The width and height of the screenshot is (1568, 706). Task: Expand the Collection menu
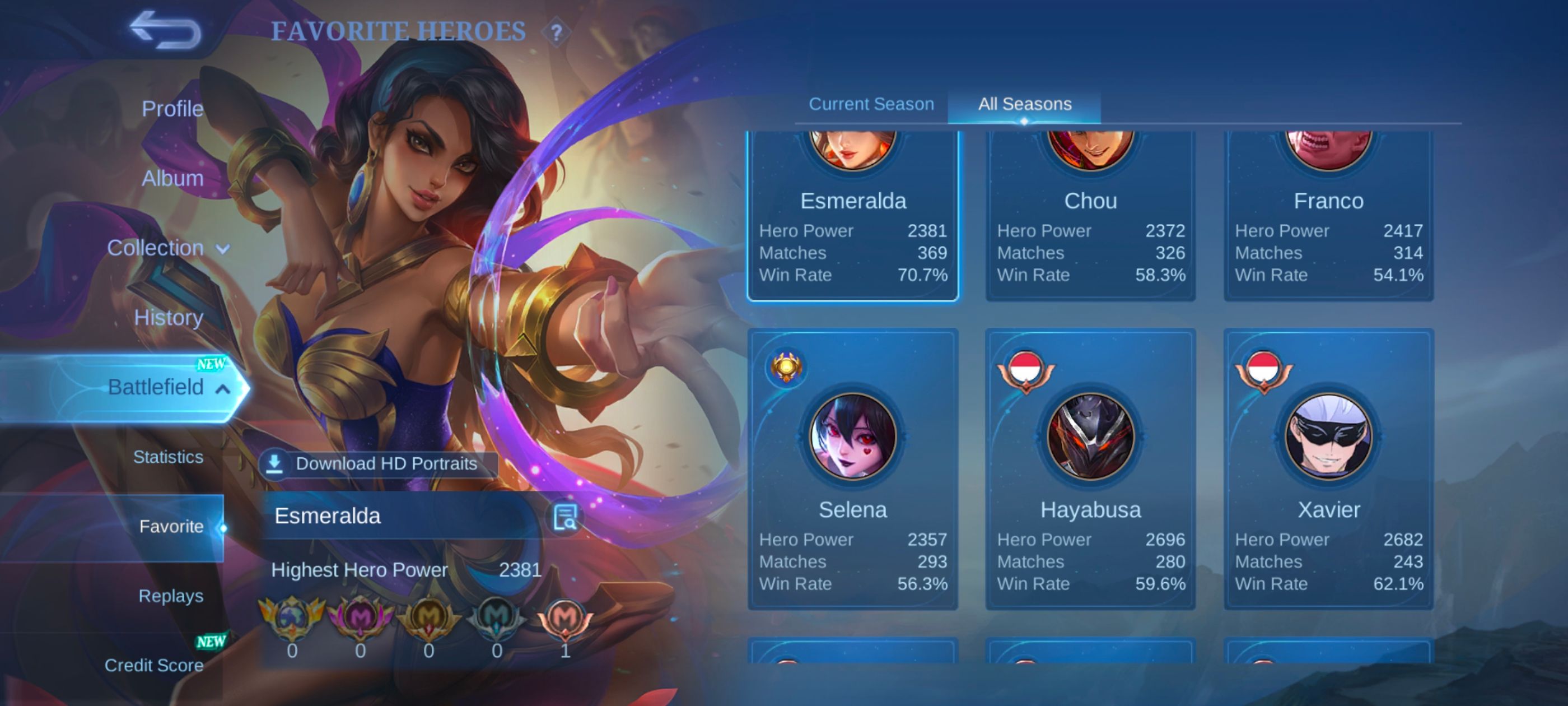click(167, 248)
